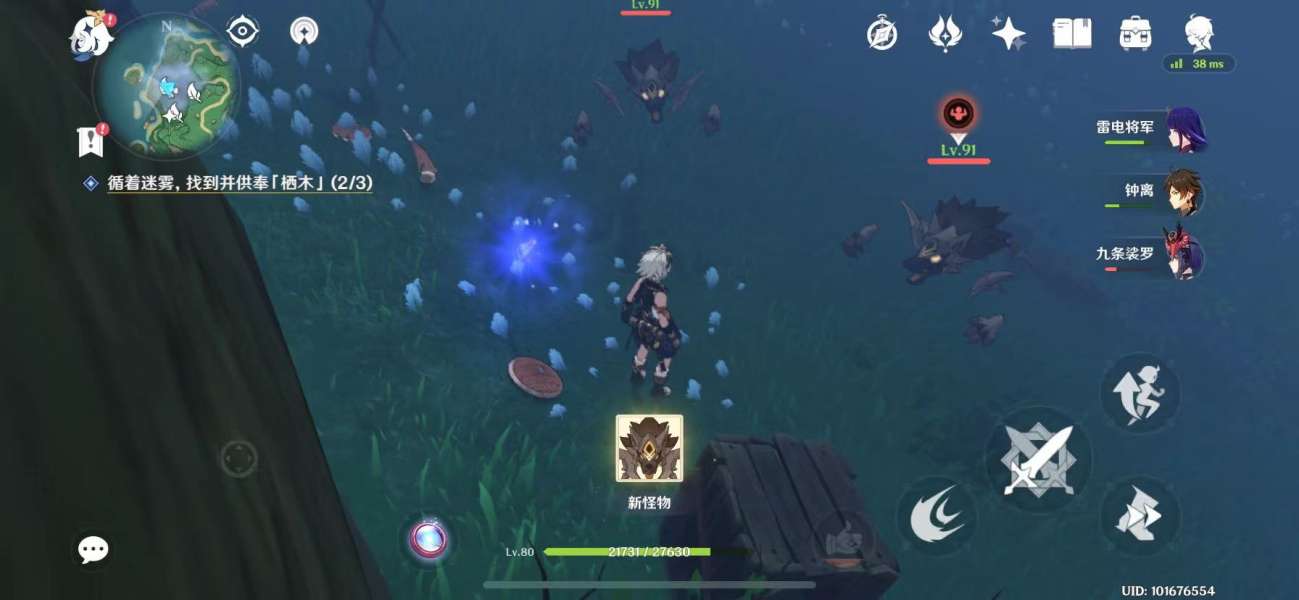Activate the elemental sight eye icon
This screenshot has height=600, width=1299.
tap(242, 32)
